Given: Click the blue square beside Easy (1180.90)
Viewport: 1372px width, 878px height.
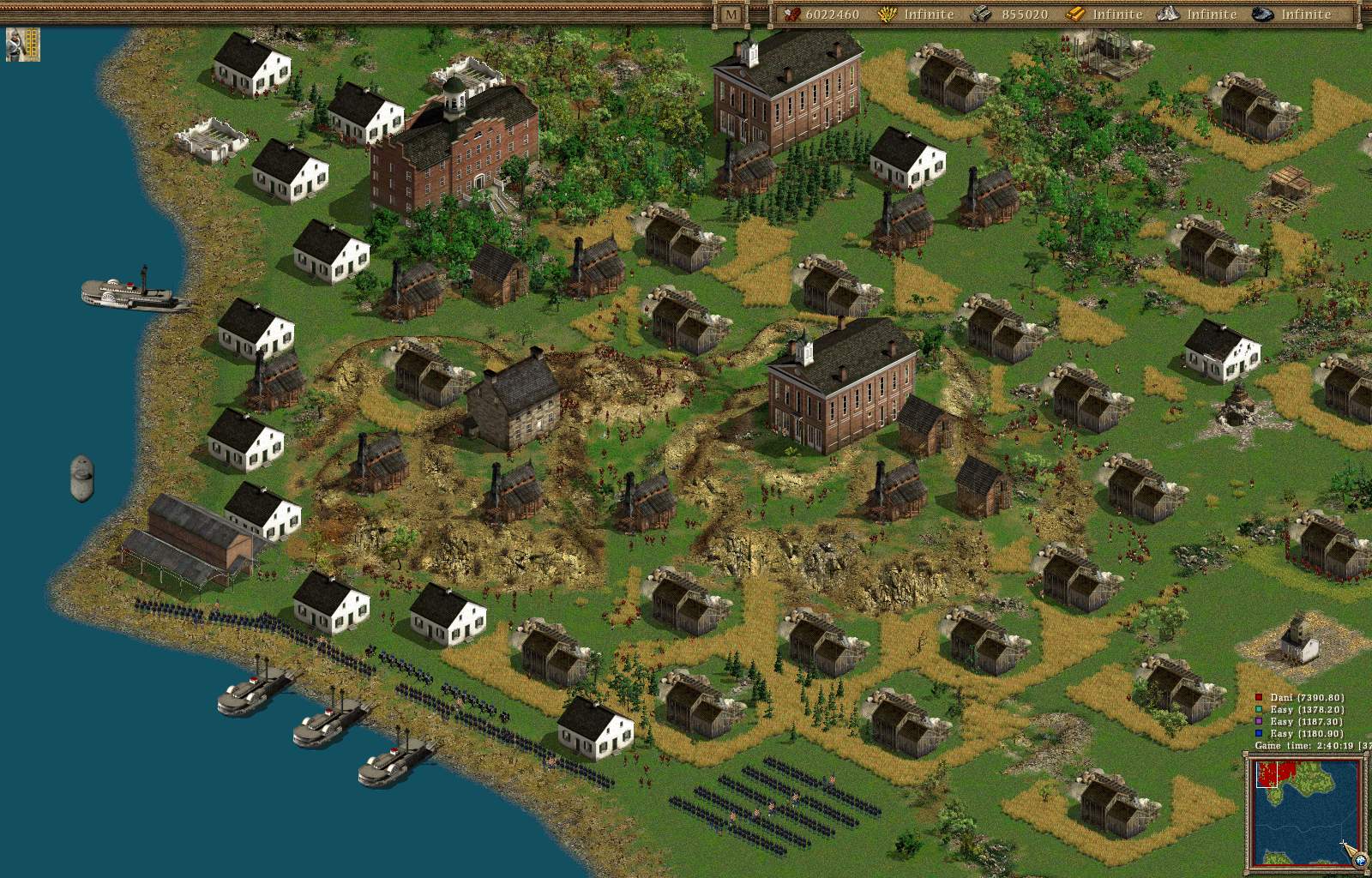Looking at the screenshot, I should 1259,734.
